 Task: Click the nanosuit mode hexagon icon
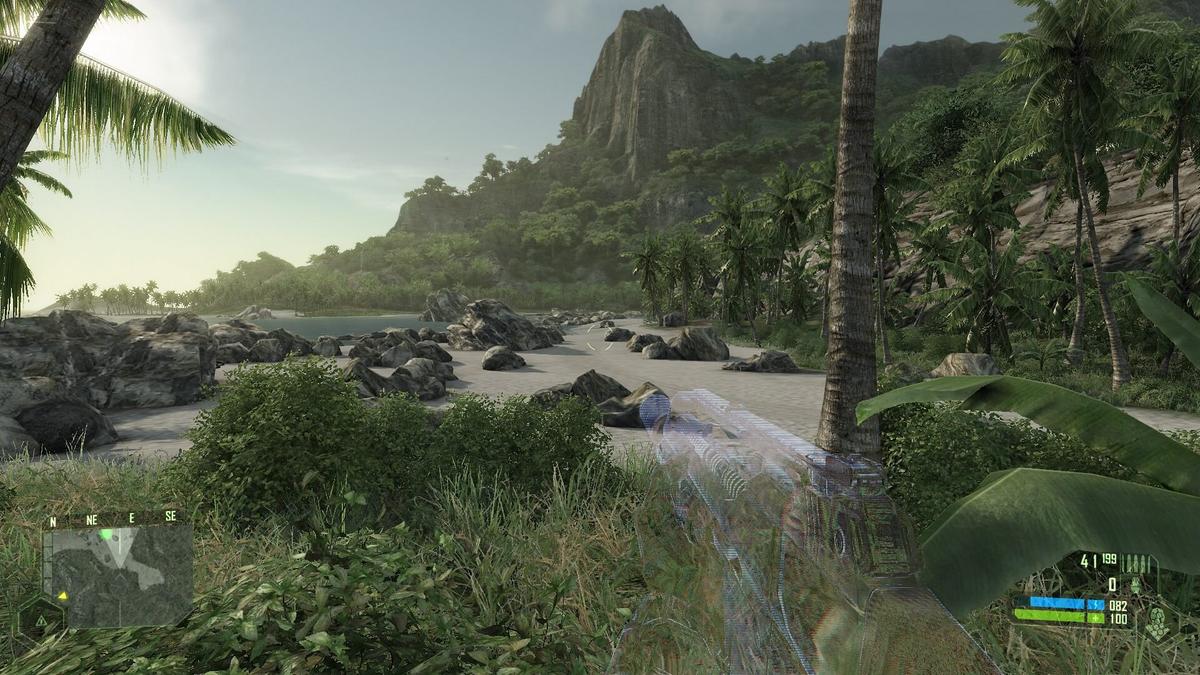point(1157,622)
